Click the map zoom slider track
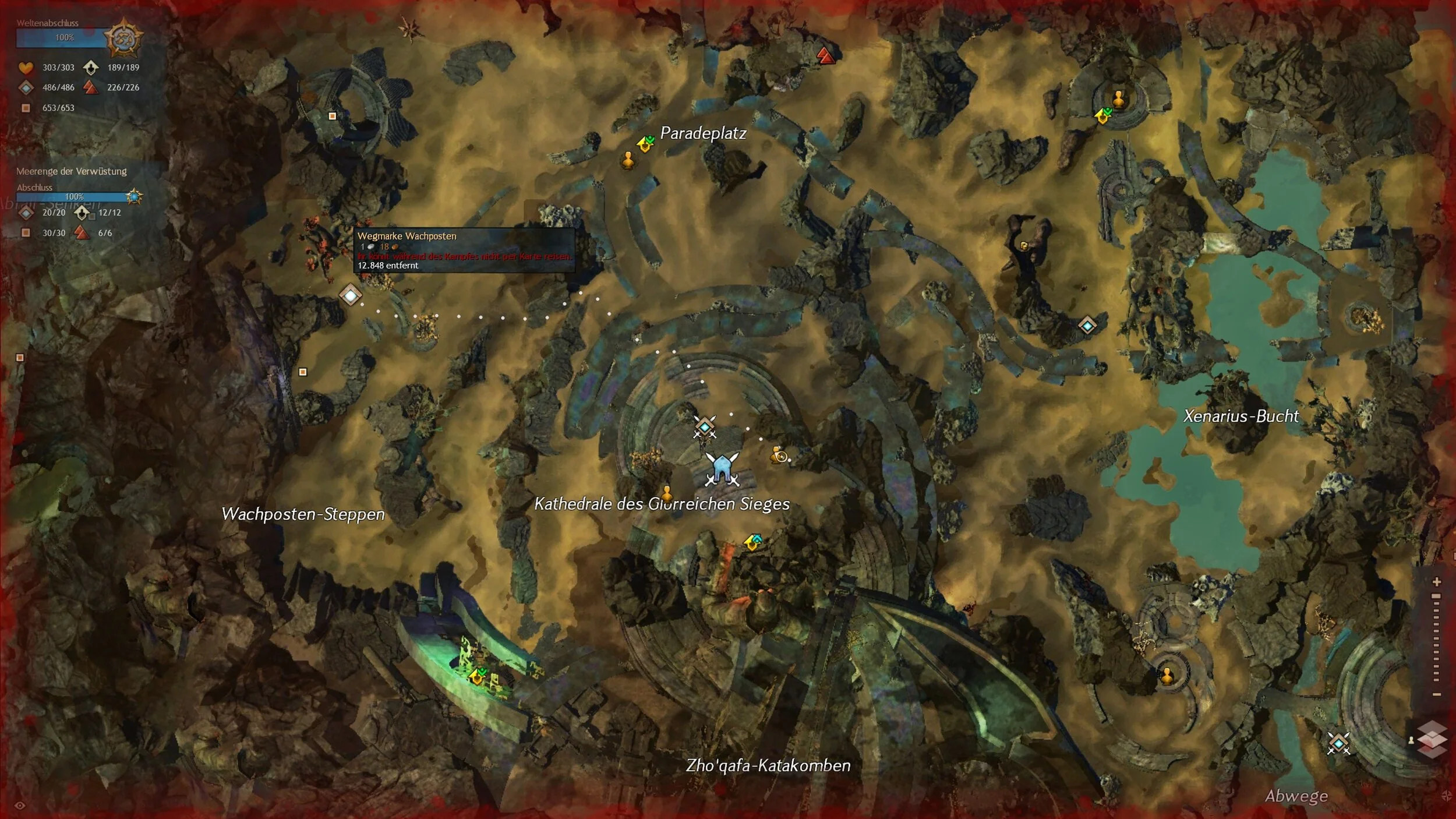The image size is (1456, 819). coord(1437,638)
